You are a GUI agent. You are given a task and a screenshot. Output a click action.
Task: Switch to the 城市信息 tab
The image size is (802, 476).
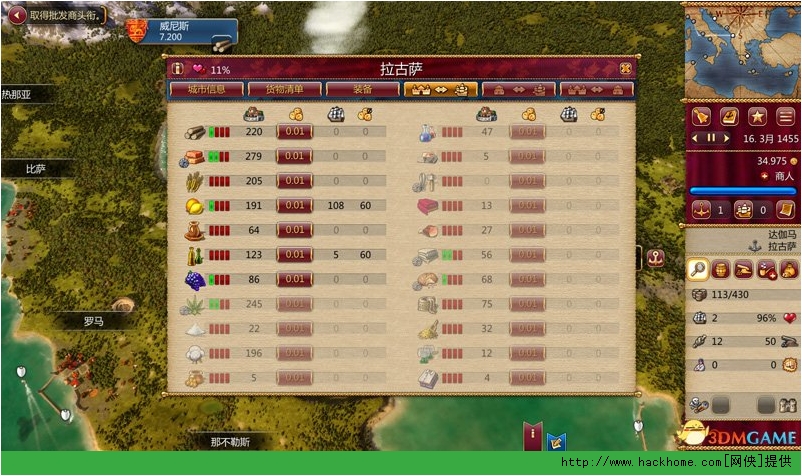tap(205, 89)
